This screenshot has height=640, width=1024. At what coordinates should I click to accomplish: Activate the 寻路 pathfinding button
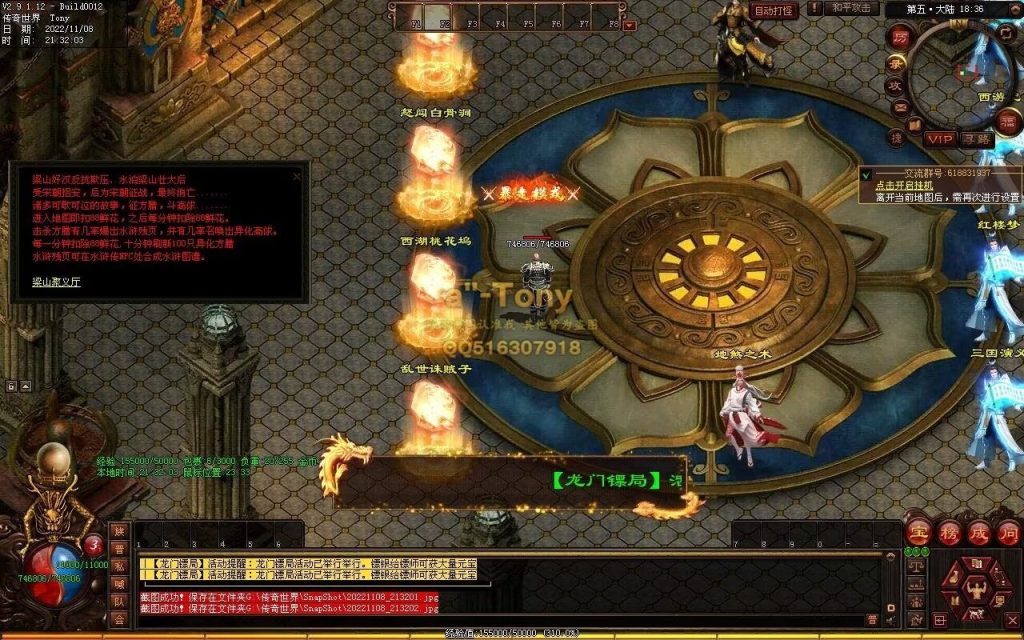[976, 139]
